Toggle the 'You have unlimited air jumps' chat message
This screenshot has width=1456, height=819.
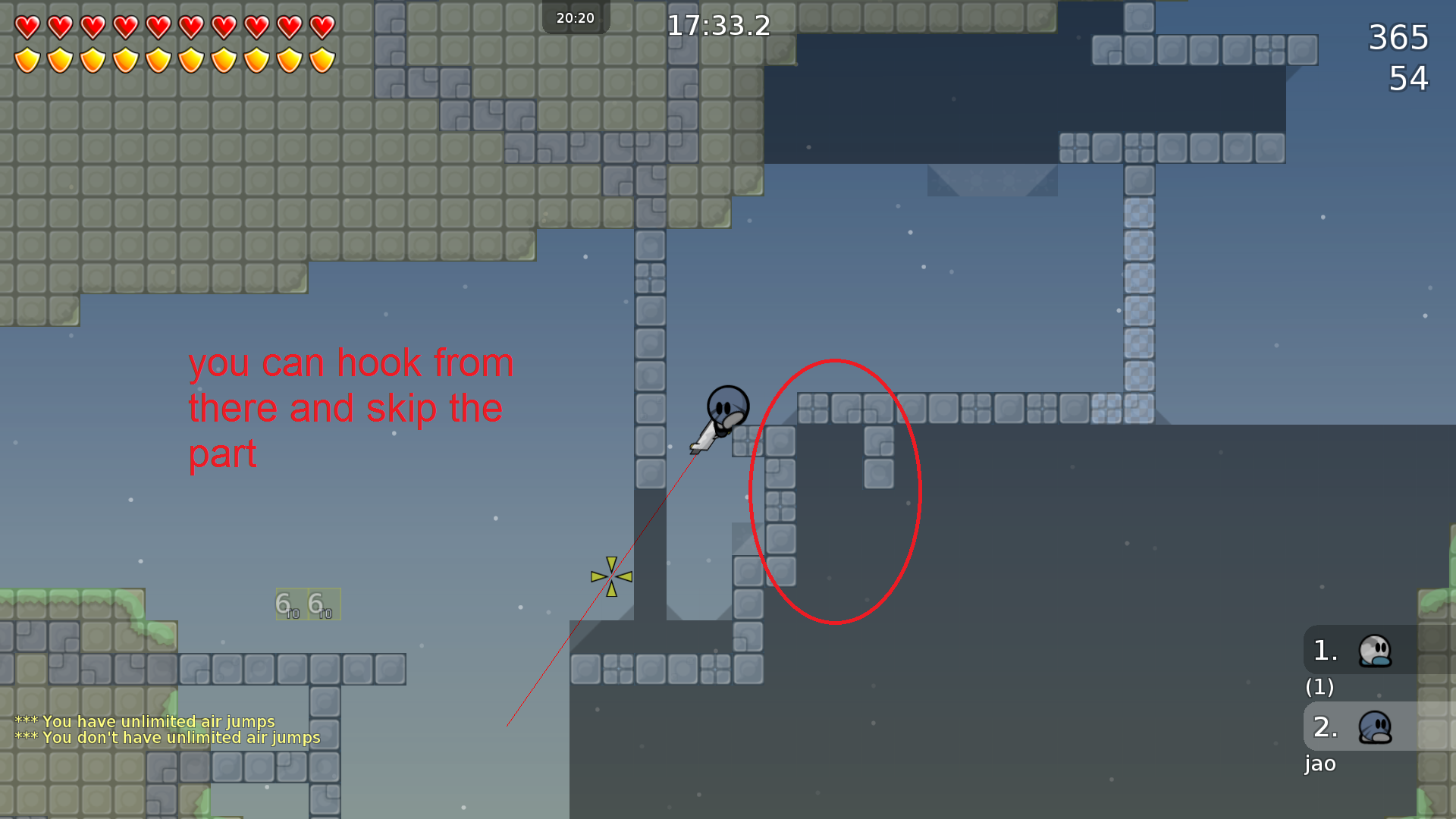tap(146, 722)
